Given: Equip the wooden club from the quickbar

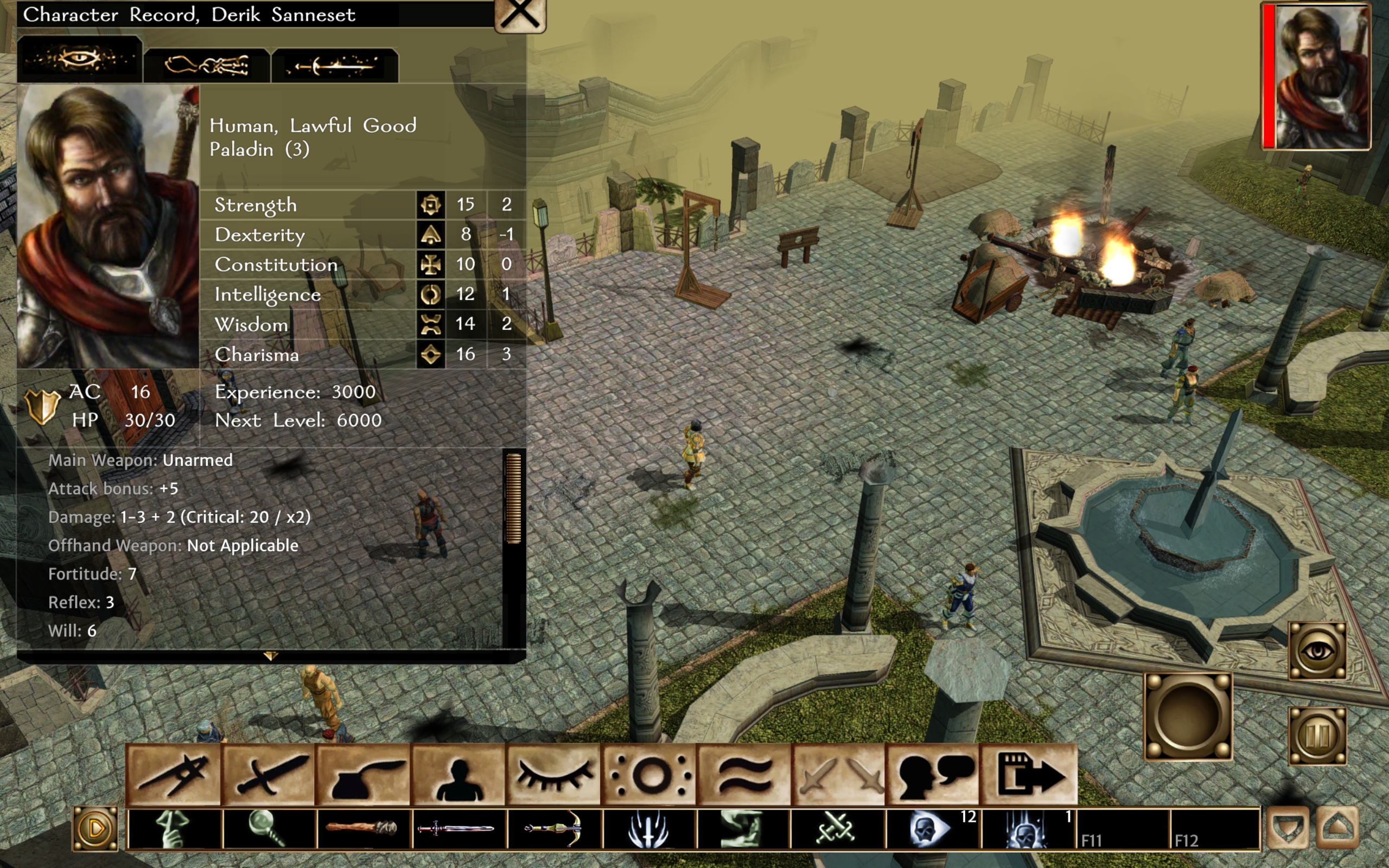Looking at the screenshot, I should tap(365, 828).
